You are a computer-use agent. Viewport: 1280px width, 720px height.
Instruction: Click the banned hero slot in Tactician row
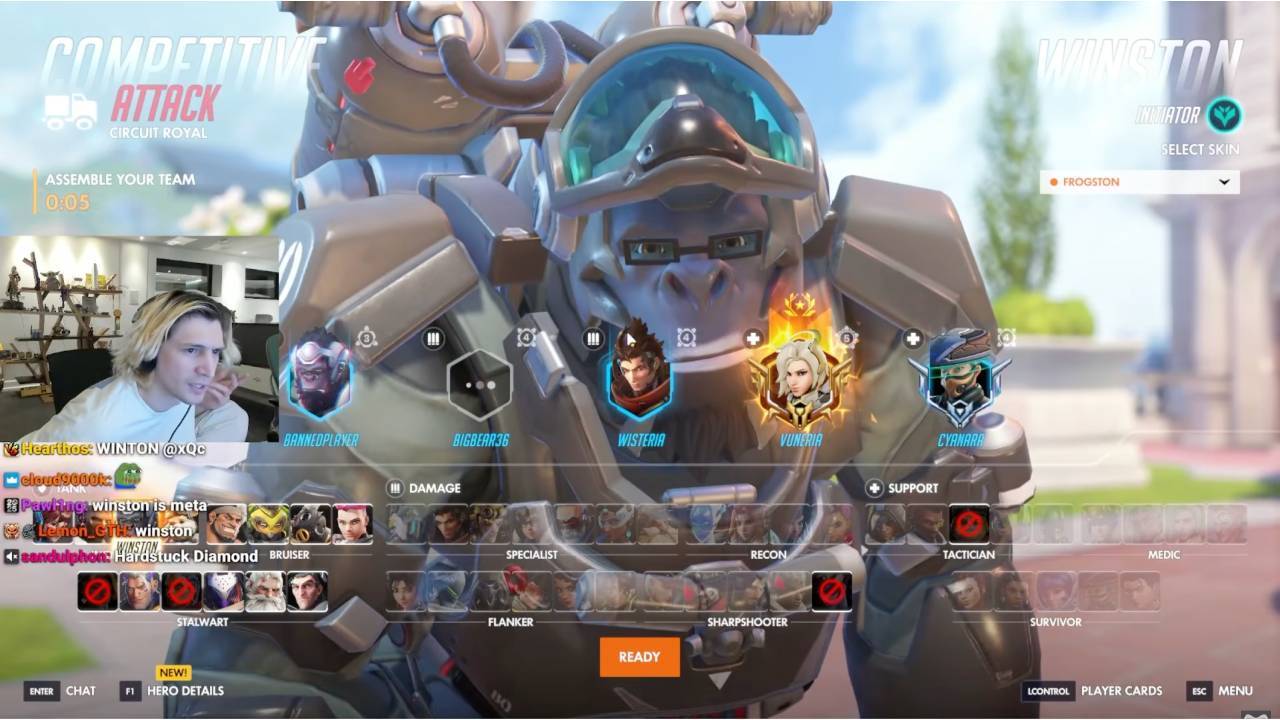pyautogui.click(x=969, y=523)
